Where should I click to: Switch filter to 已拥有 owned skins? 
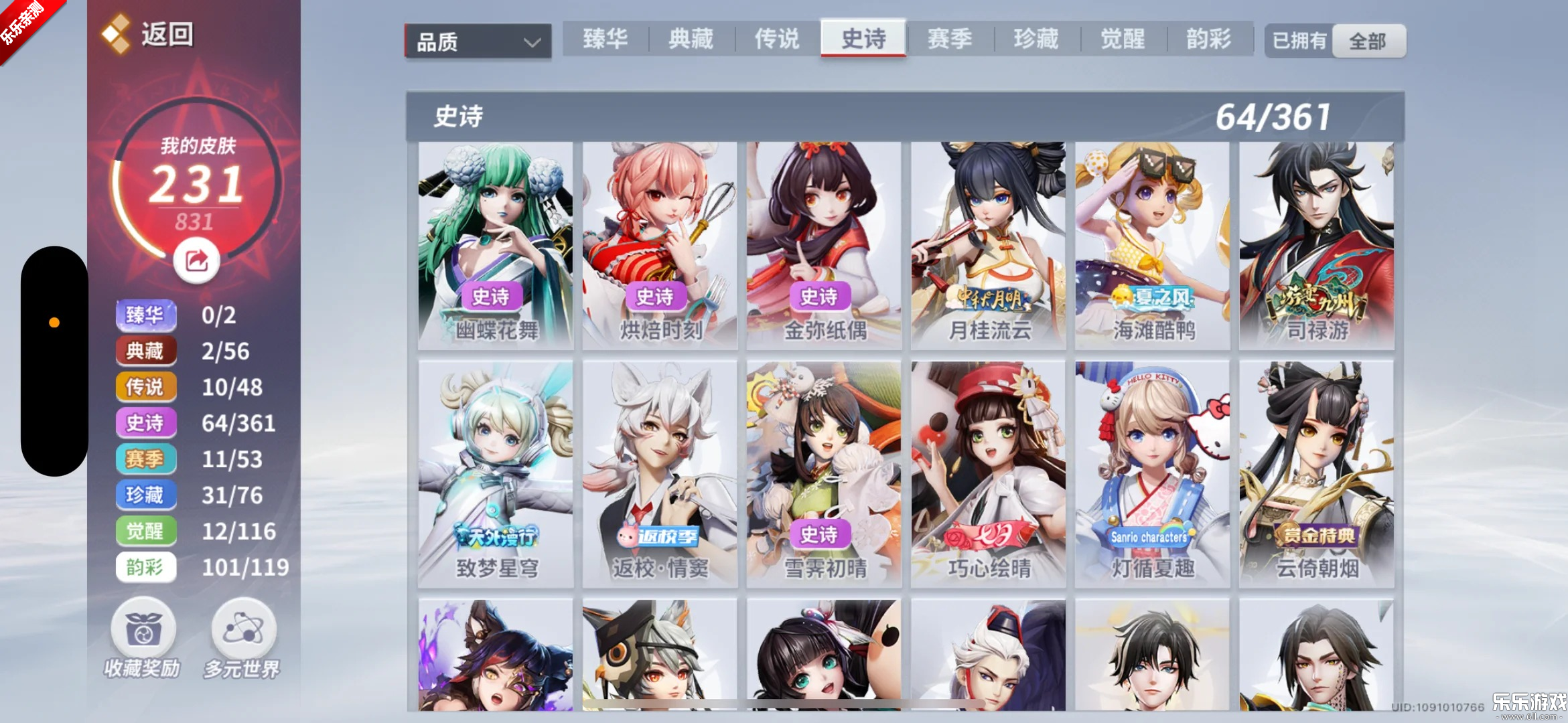click(x=1298, y=40)
